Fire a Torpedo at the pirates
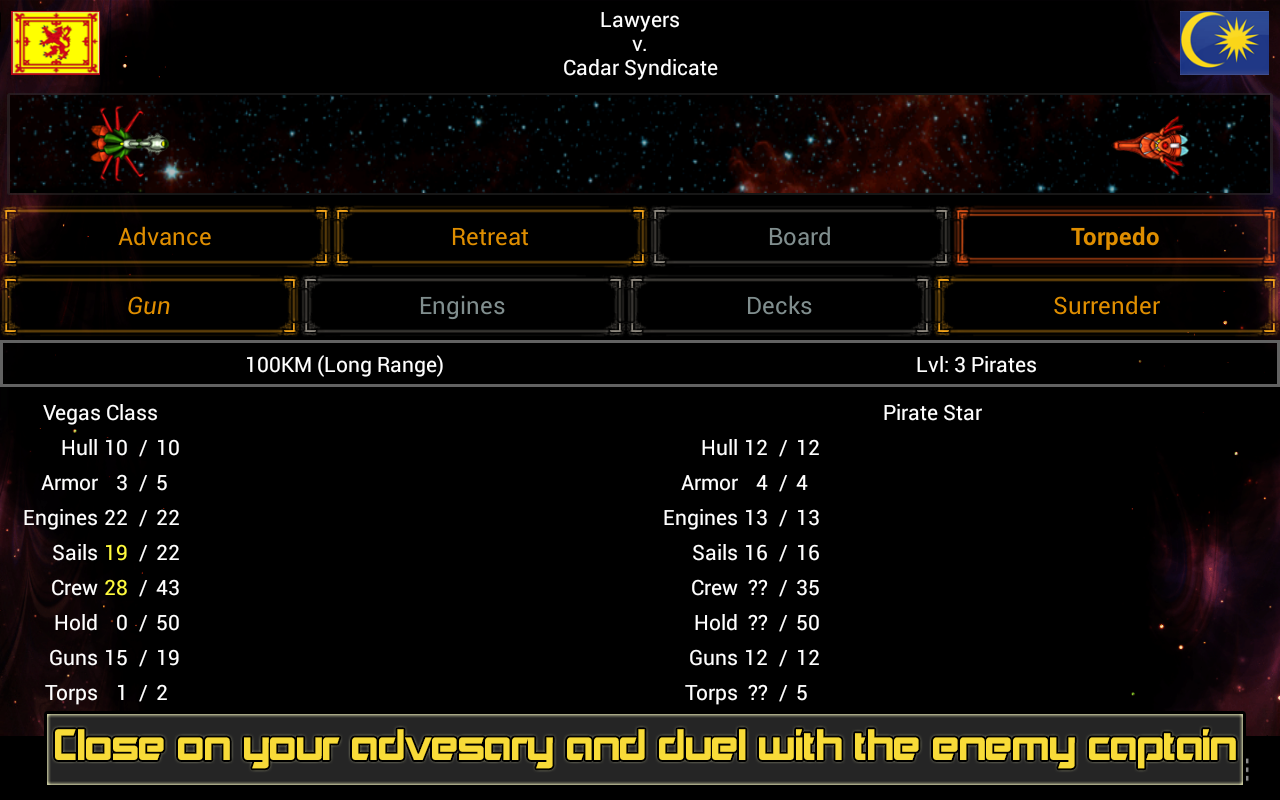Viewport: 1280px width, 800px height. pyautogui.click(x=1114, y=236)
